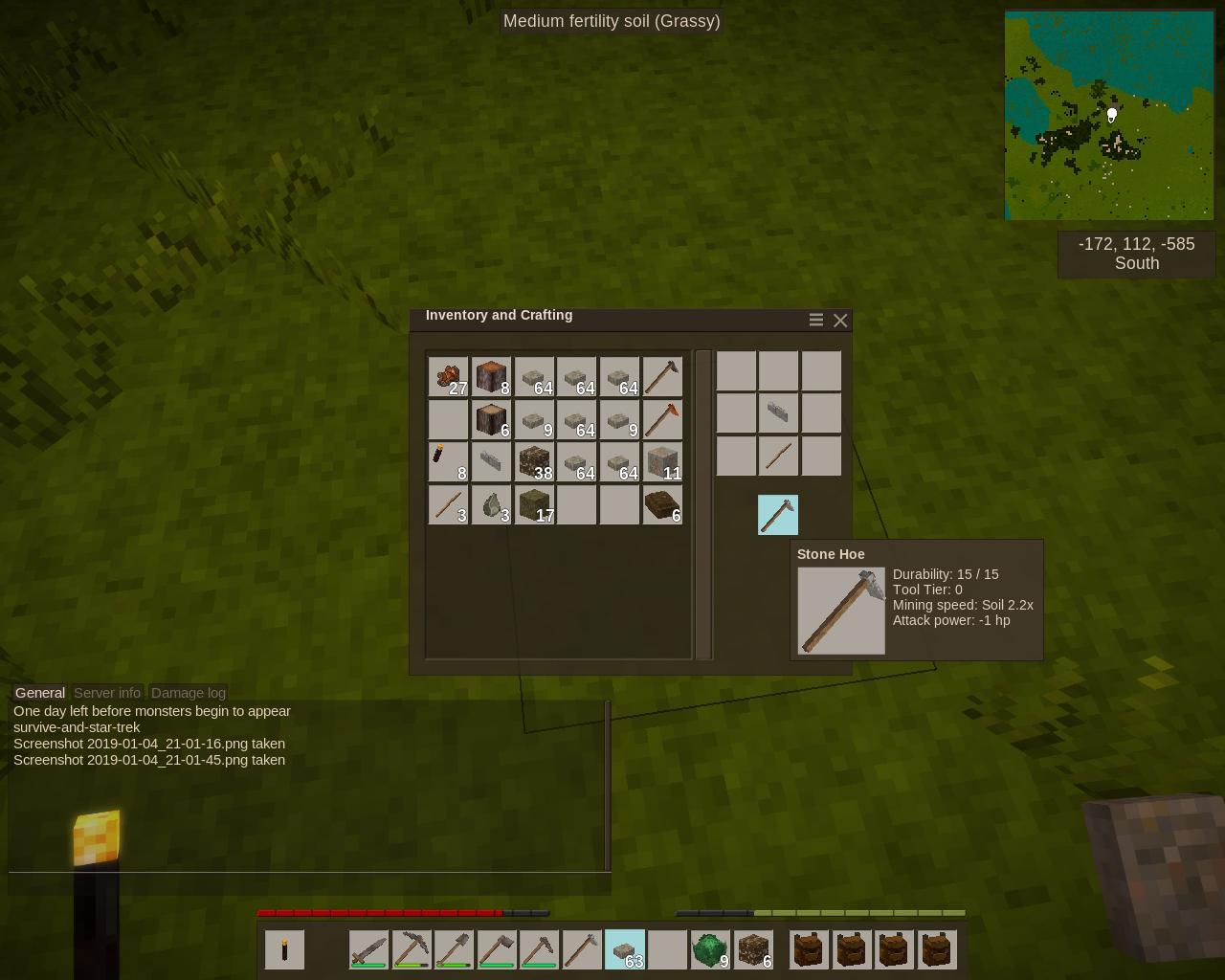Switch to the Server info chat tab

[107, 693]
